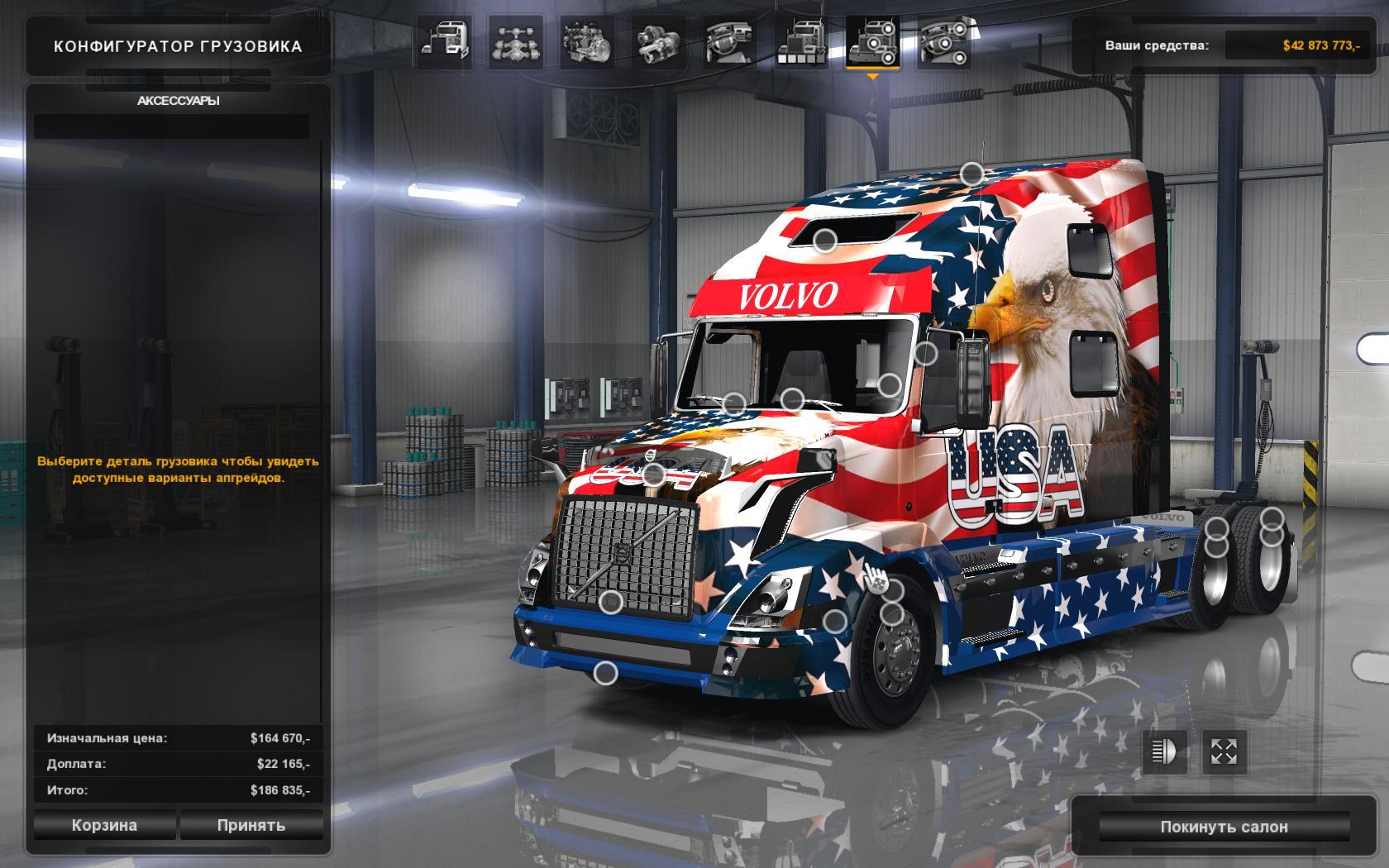The image size is (1389, 868).
Task: Select the front bumper upgrade marker
Action: pyautogui.click(x=606, y=674)
